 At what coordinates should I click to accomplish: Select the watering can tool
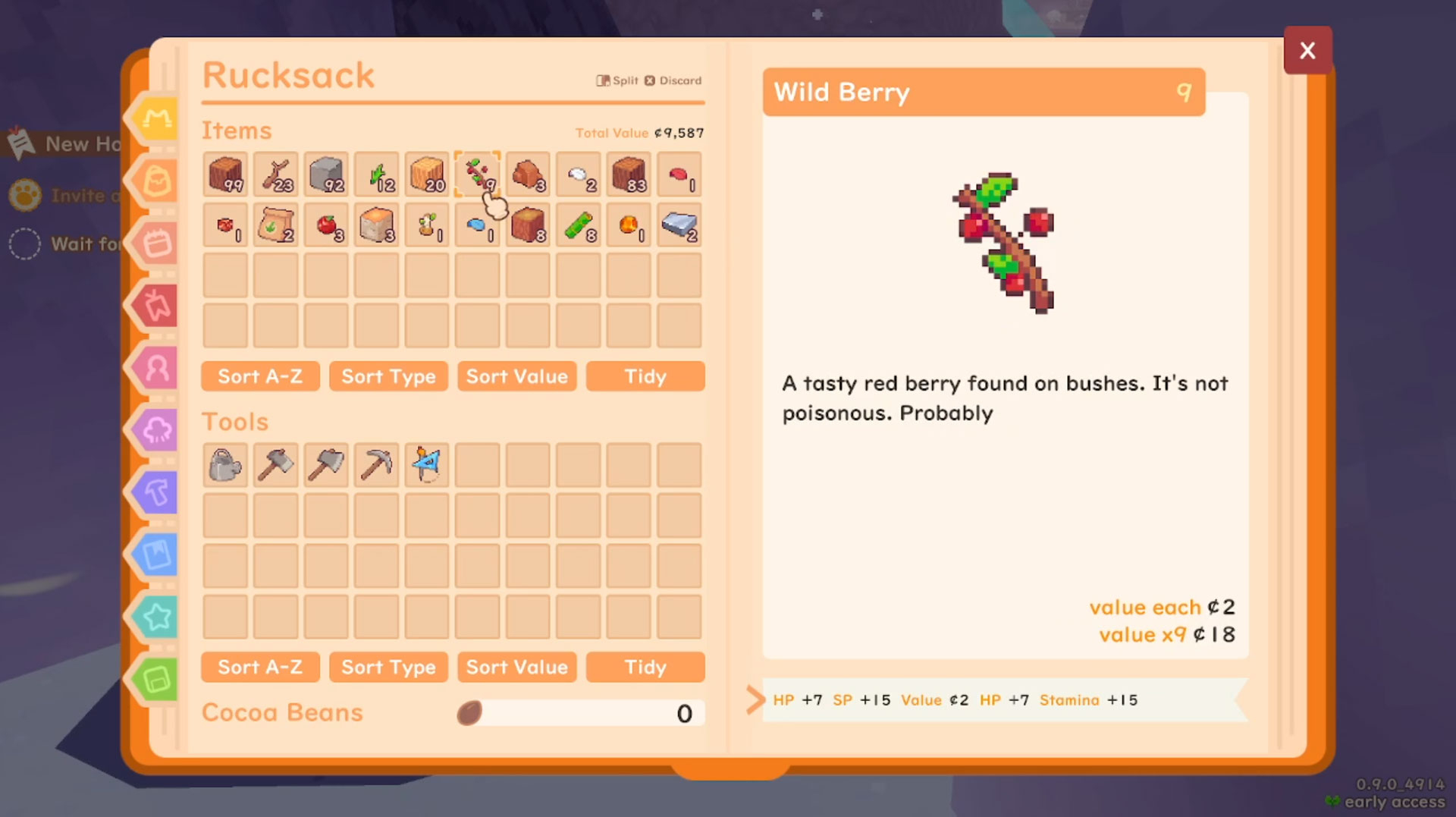225,465
